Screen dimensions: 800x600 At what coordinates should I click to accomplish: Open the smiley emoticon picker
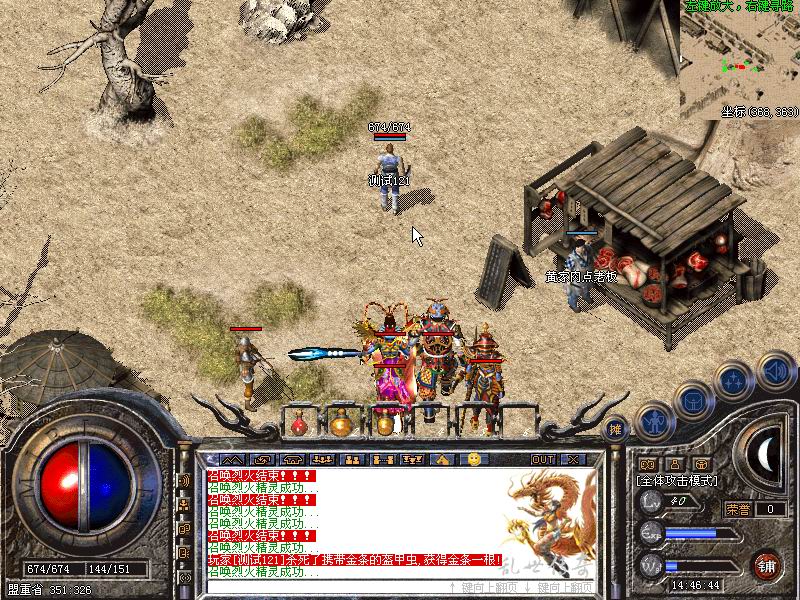pyautogui.click(x=474, y=459)
